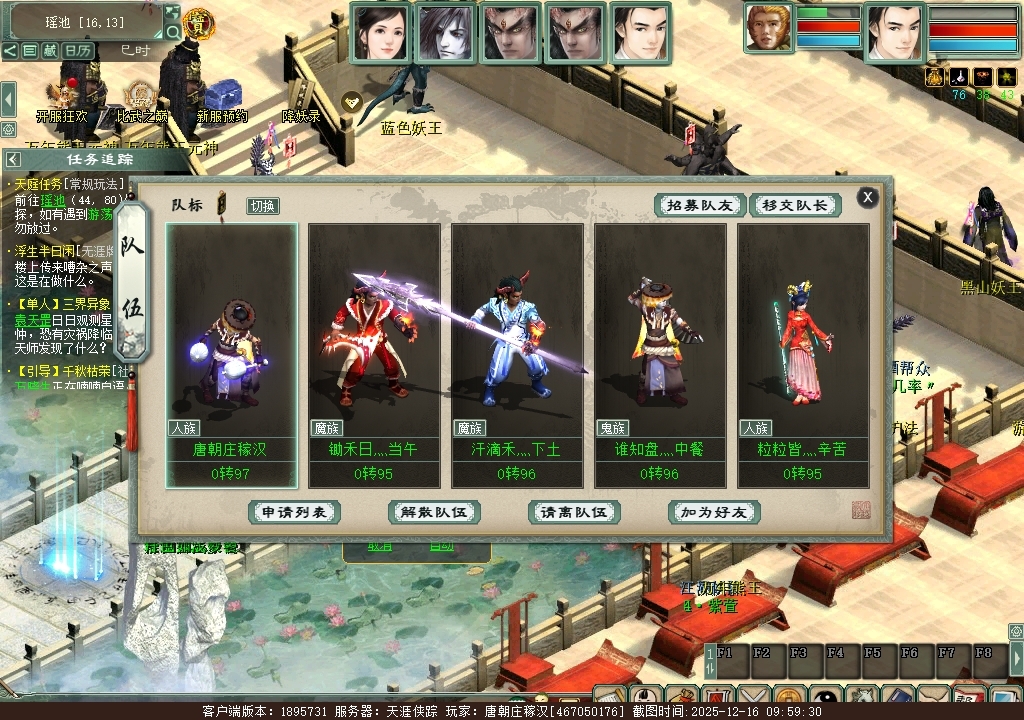
Task: Select team member 粒粒皆,,,,辛苦 card
Action: click(803, 354)
